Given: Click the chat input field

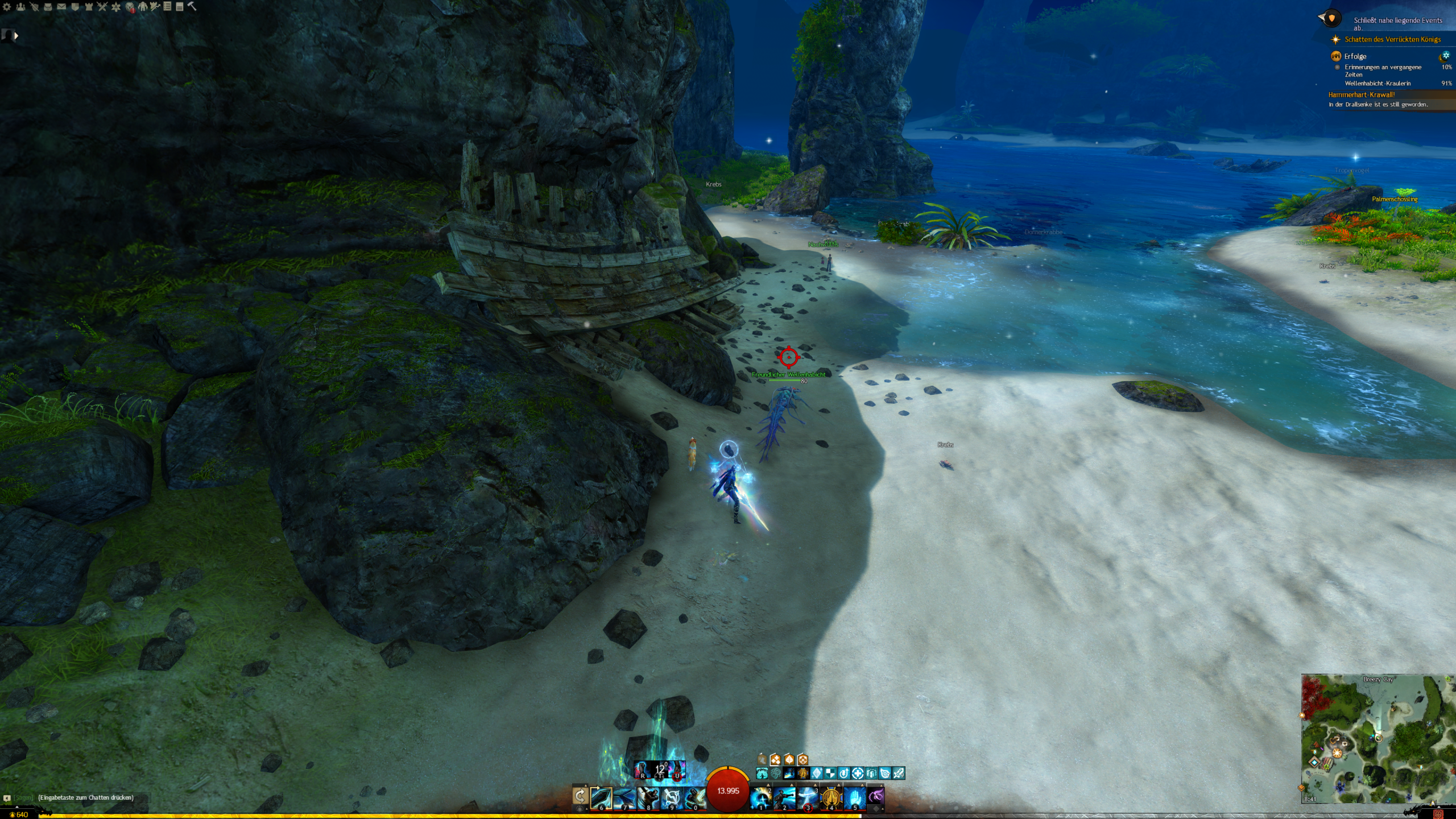Looking at the screenshot, I should [85, 797].
